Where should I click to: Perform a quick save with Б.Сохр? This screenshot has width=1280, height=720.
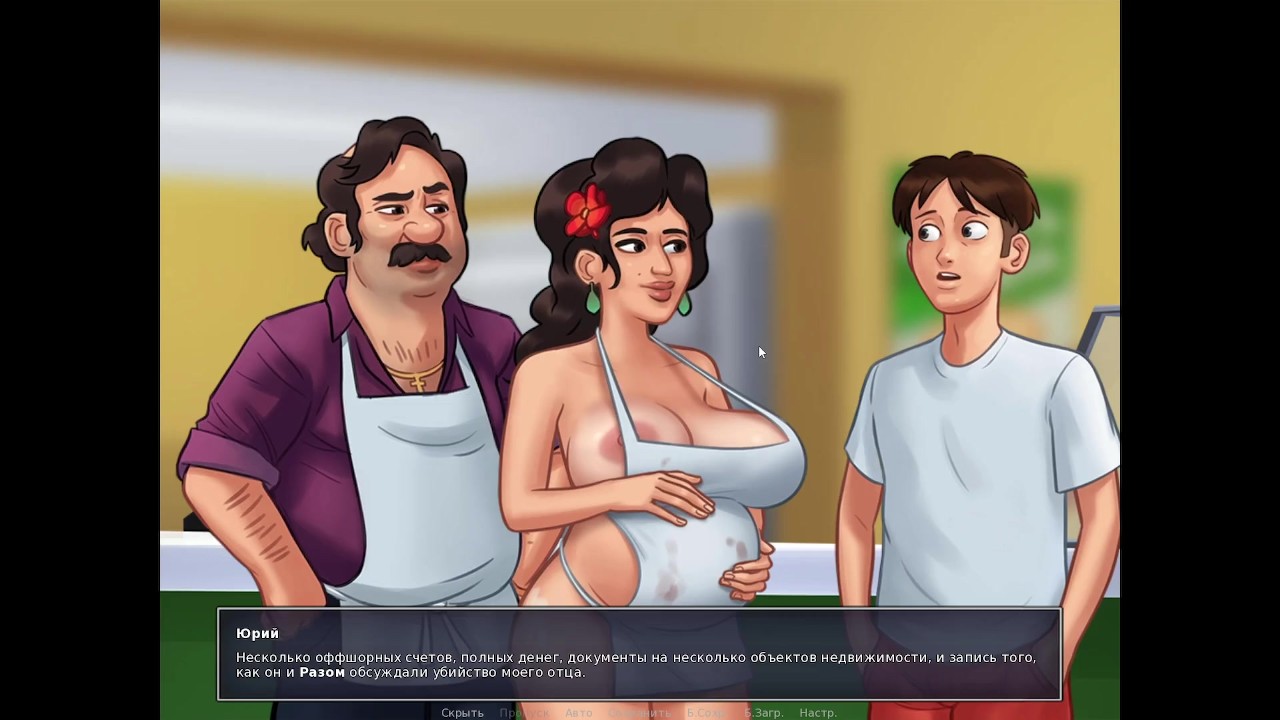705,713
